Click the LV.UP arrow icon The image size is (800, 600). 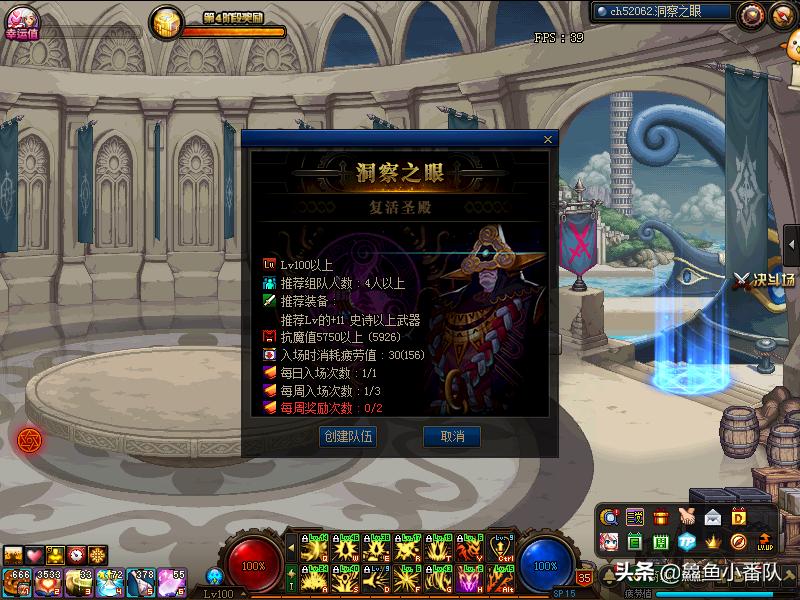(765, 542)
